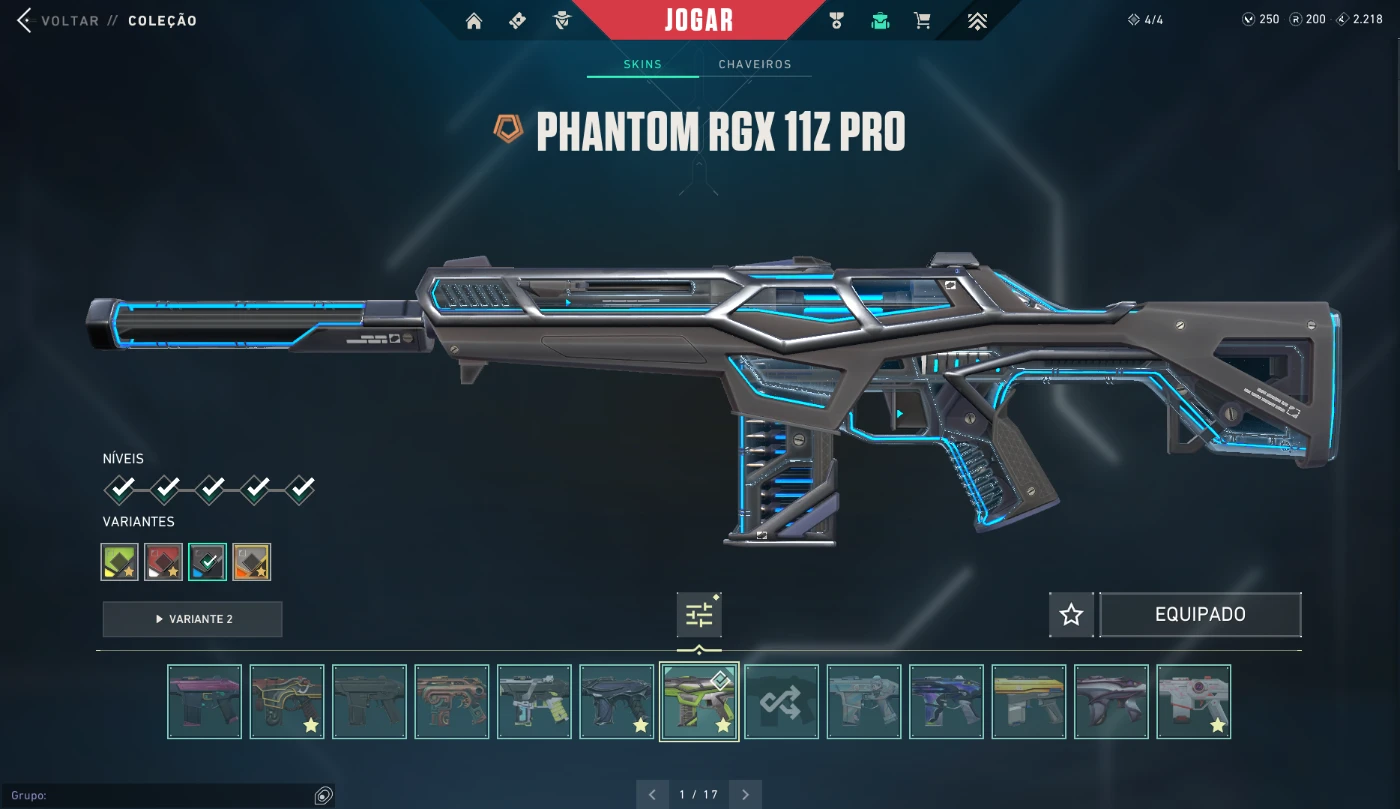Click the red JOGAR play button
Viewport: 1400px width, 809px height.
pyautogui.click(x=698, y=20)
